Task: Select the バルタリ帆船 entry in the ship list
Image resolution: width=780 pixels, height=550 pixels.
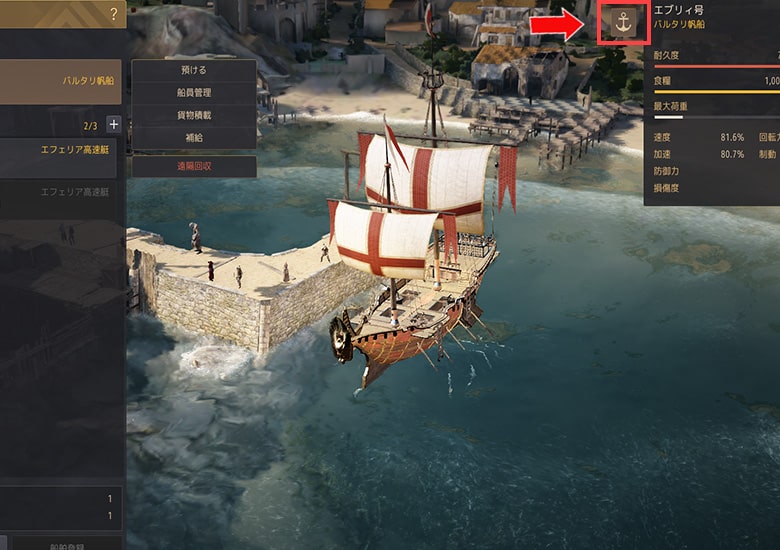Action: click(62, 81)
